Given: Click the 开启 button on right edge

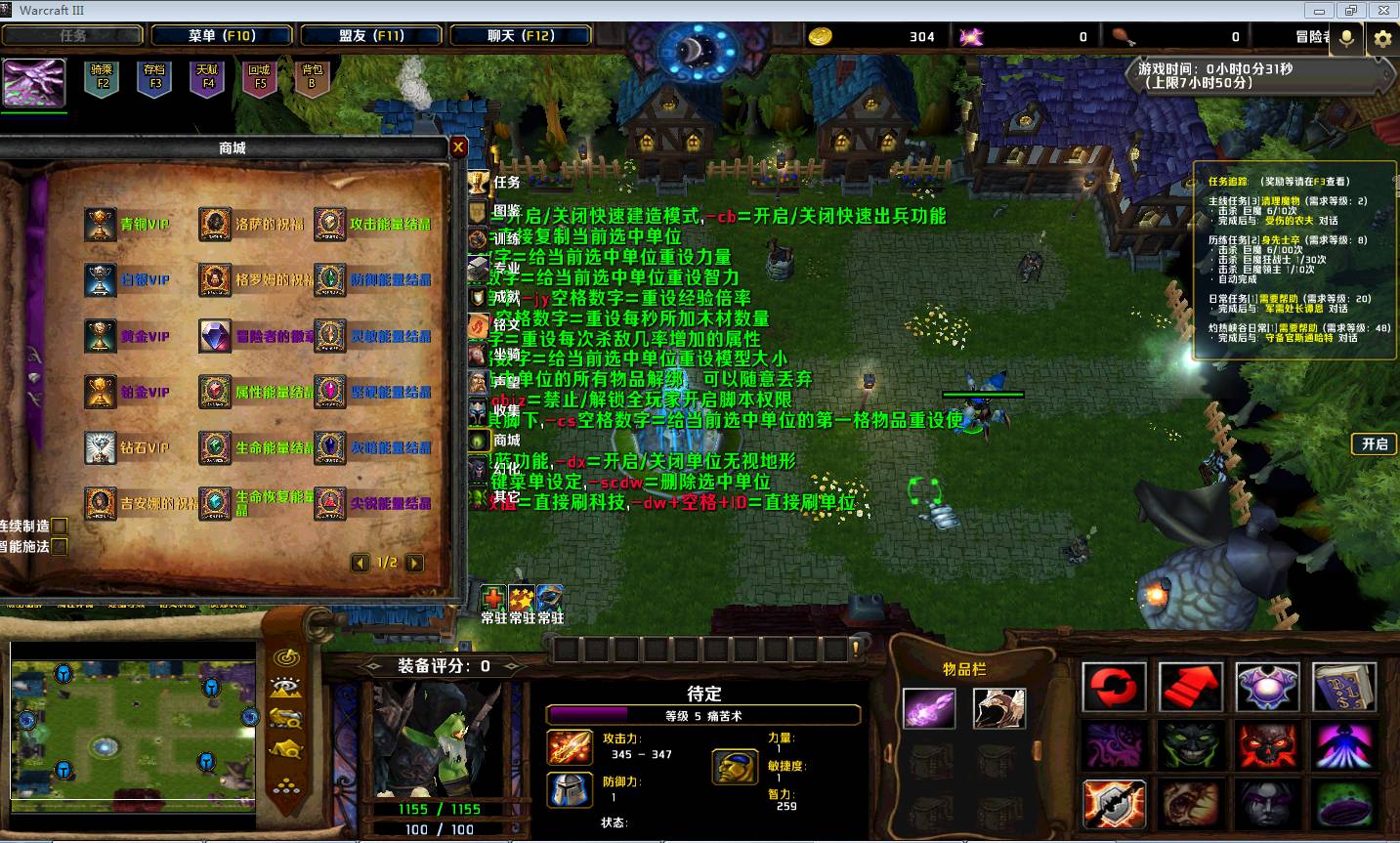Looking at the screenshot, I should coord(1375,443).
